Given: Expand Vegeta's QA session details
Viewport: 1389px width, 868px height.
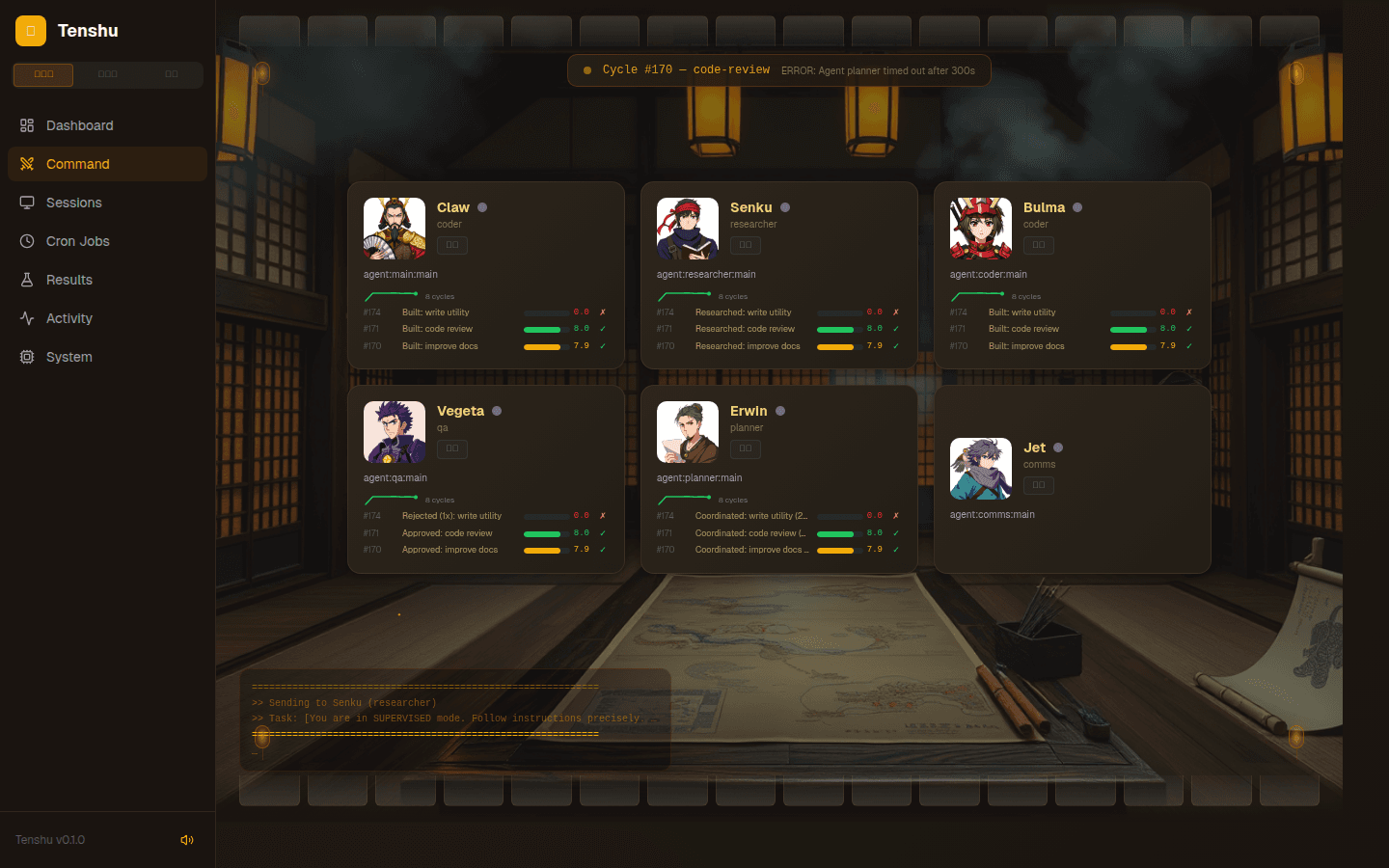Looking at the screenshot, I should (x=451, y=448).
